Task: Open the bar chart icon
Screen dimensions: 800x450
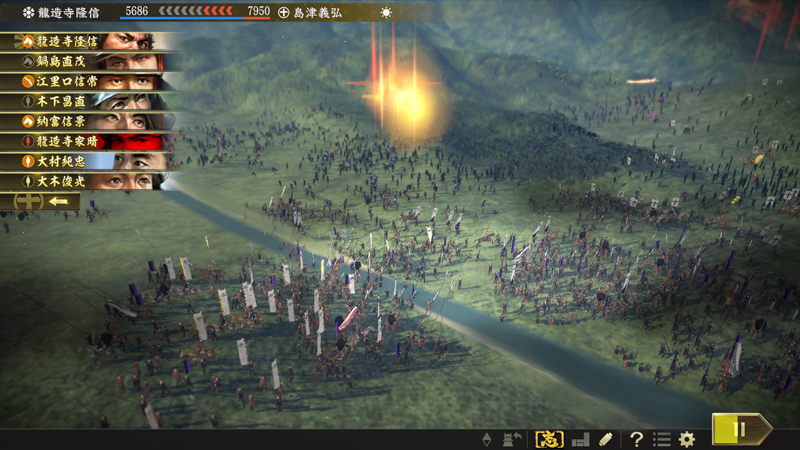Action: tap(580, 439)
